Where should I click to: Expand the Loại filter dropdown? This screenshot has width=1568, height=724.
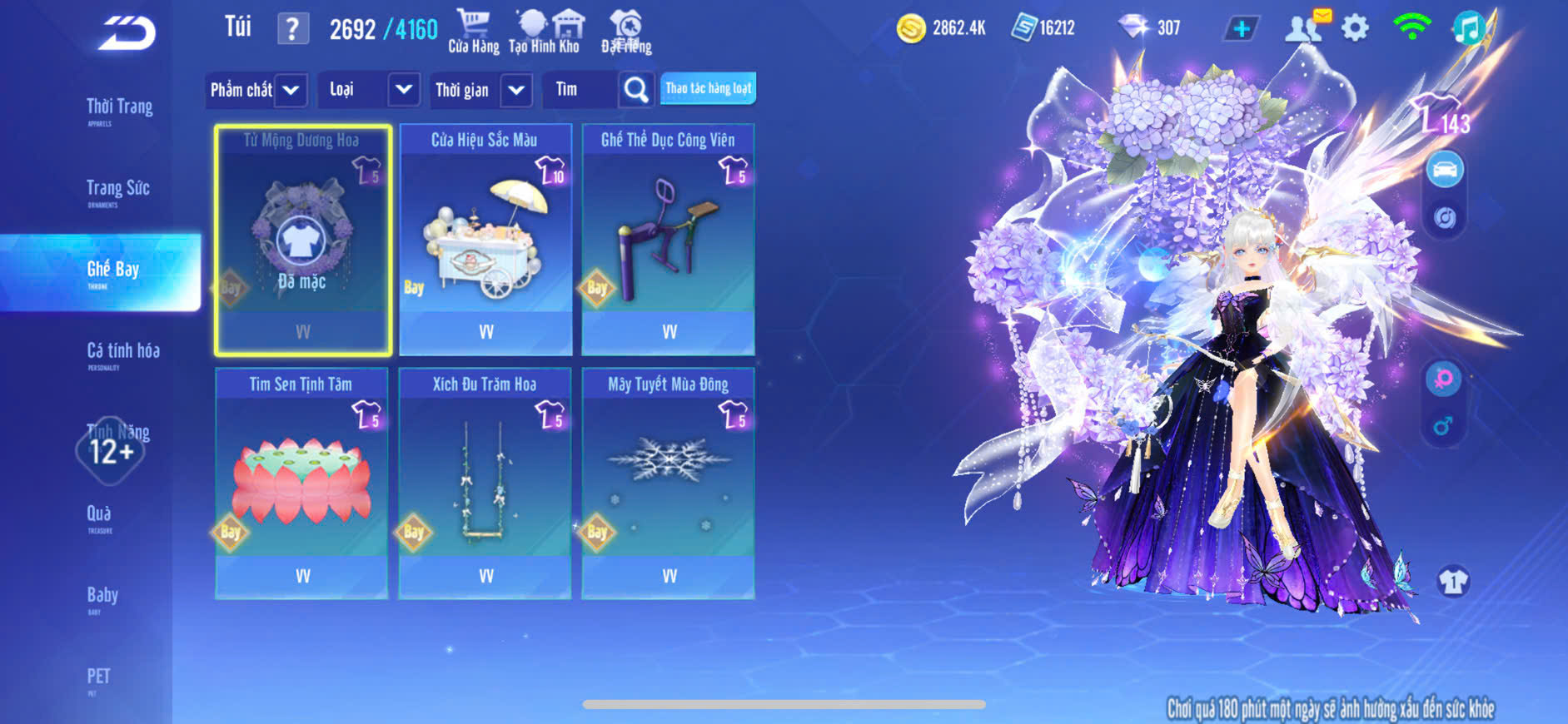point(367,90)
